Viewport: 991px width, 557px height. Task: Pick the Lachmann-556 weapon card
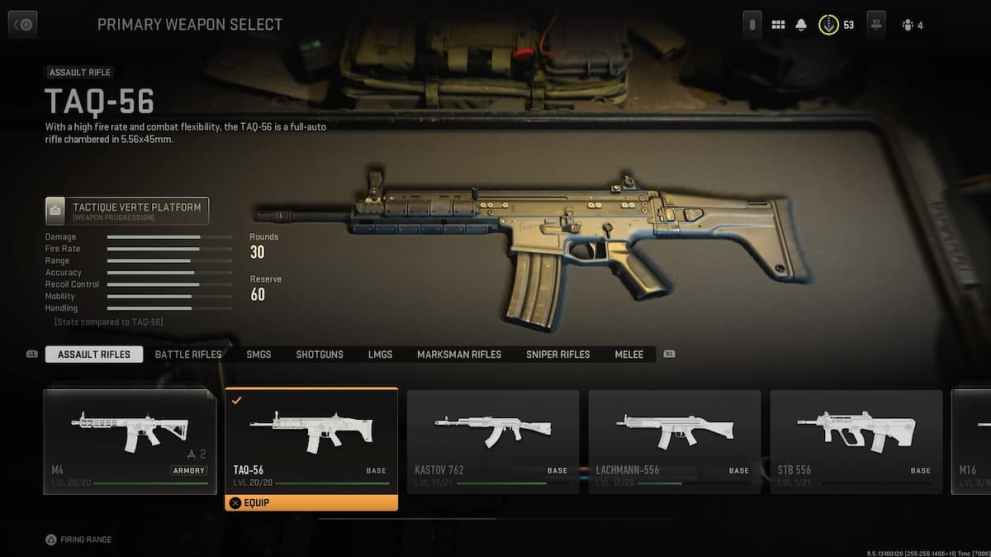click(x=674, y=440)
